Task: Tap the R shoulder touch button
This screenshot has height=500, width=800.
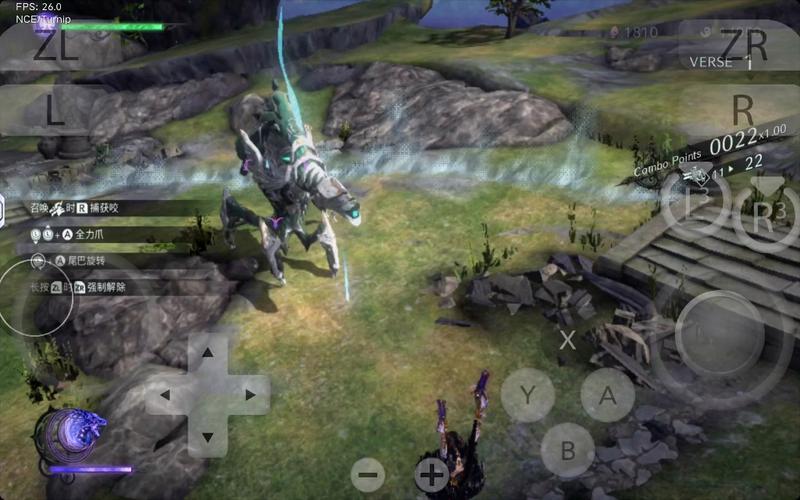Action: coord(742,108)
